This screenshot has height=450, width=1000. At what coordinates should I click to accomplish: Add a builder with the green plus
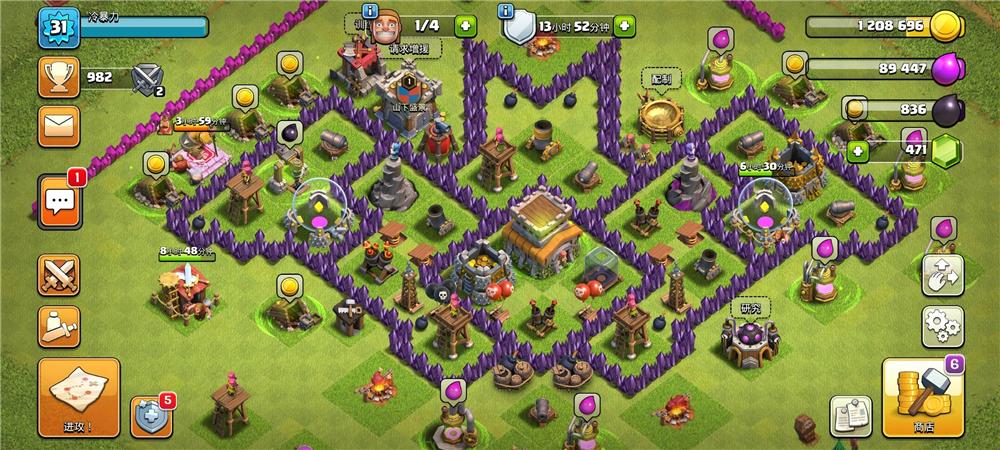tap(466, 25)
